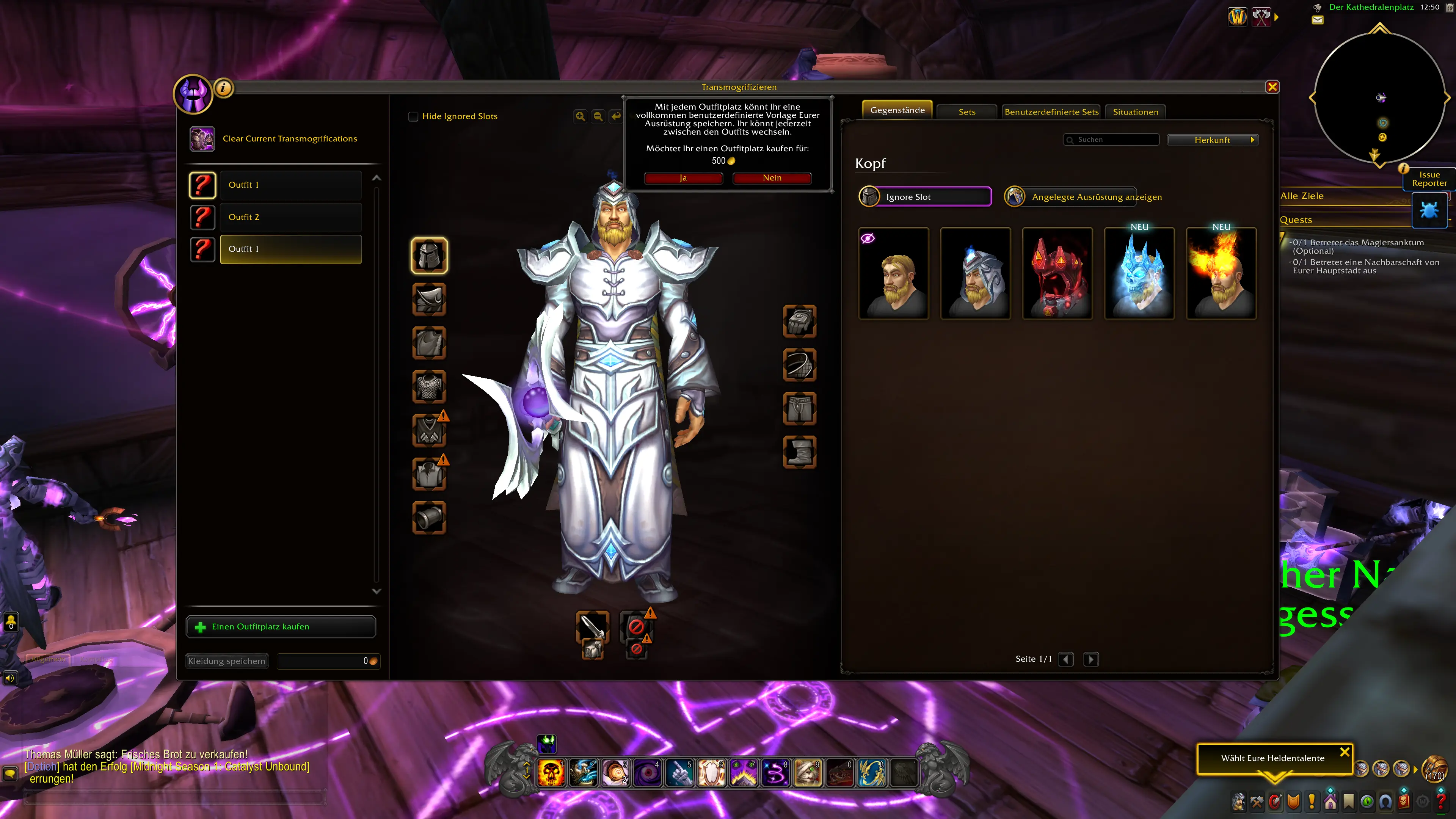Choose the Ignore Slot option
1456x819 pixels.
point(925,197)
